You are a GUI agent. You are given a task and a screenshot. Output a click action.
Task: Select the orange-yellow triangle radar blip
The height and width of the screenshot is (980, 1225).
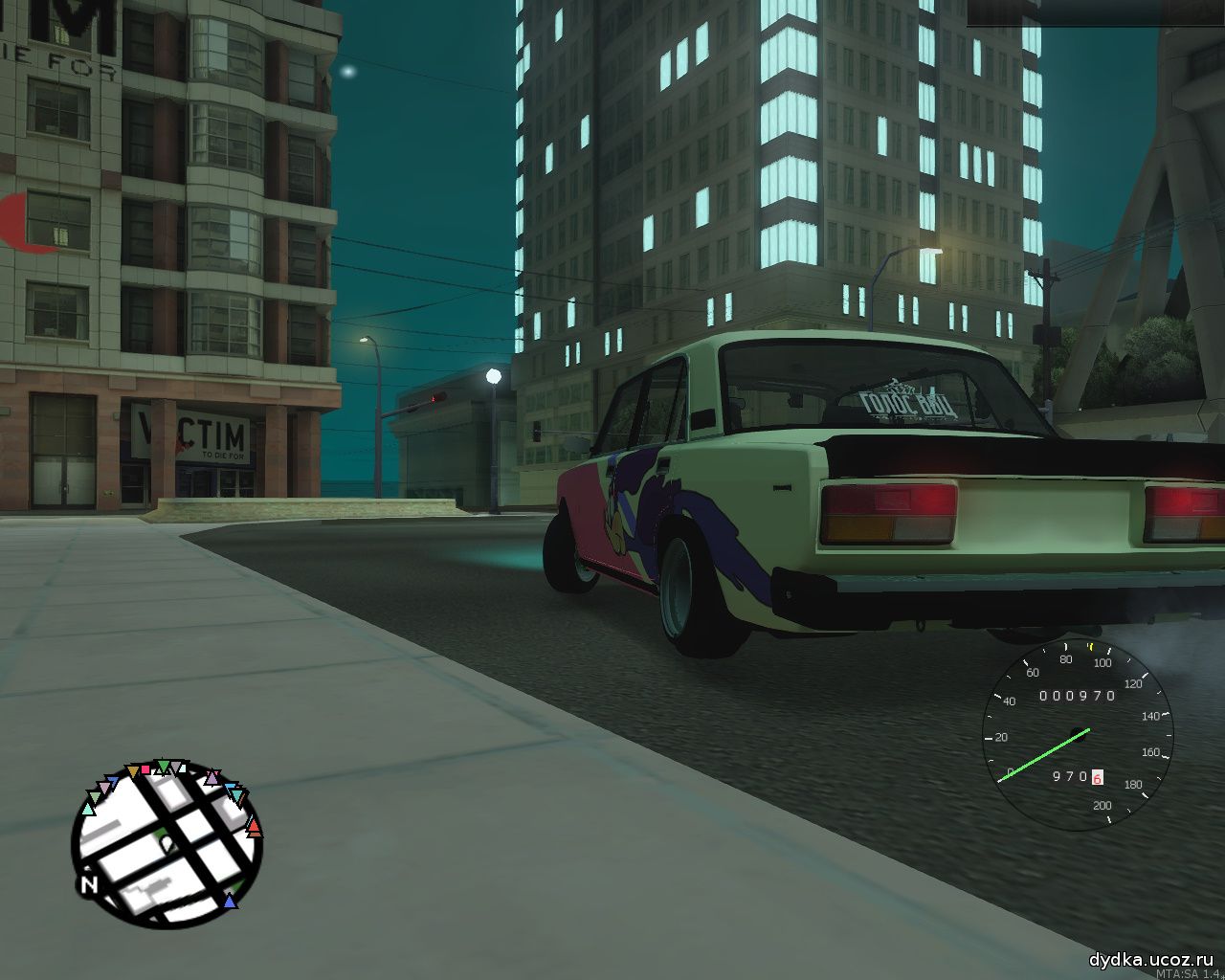[132, 770]
